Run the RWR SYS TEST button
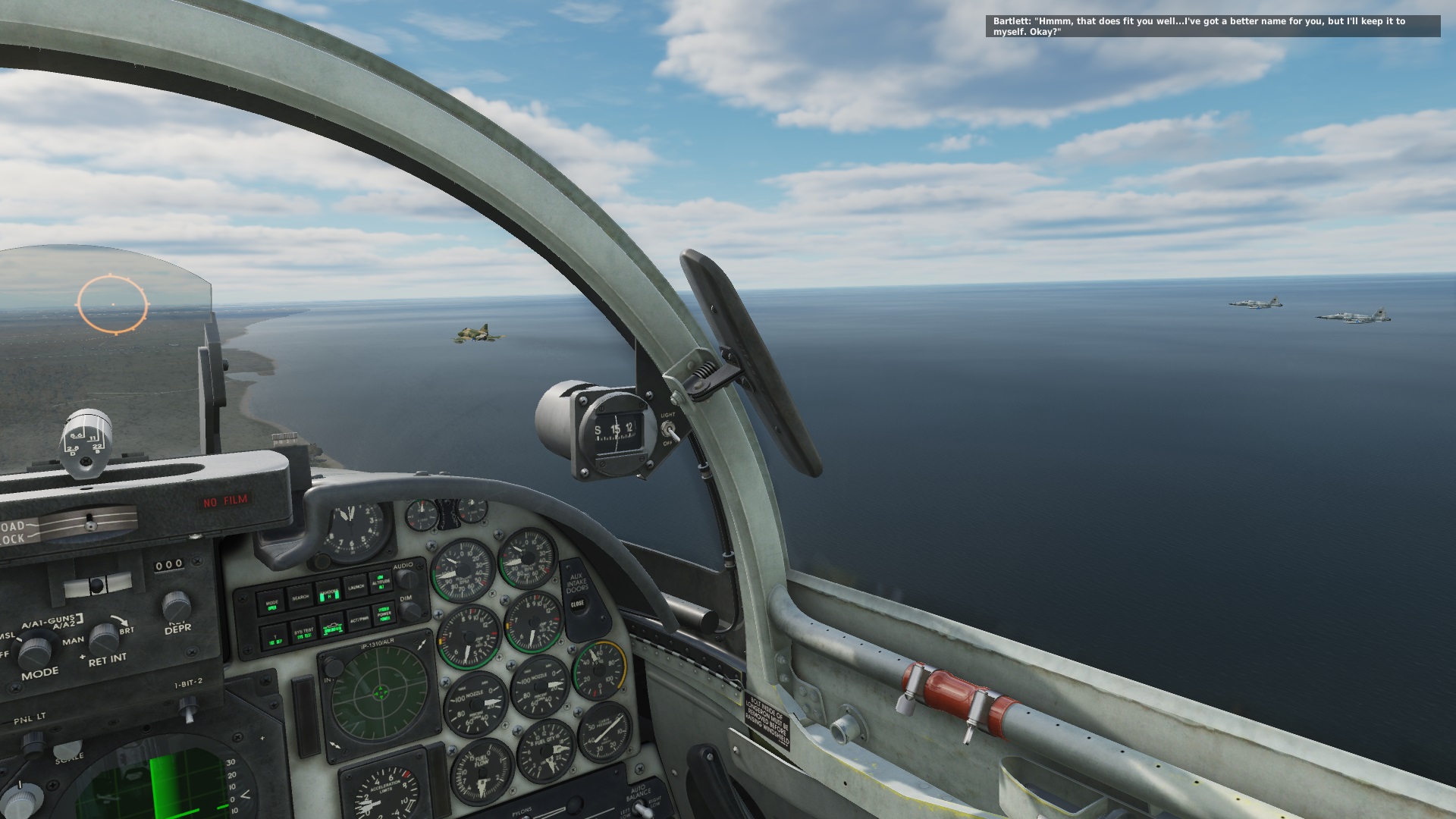Viewport: 1456px width, 819px height. [303, 632]
